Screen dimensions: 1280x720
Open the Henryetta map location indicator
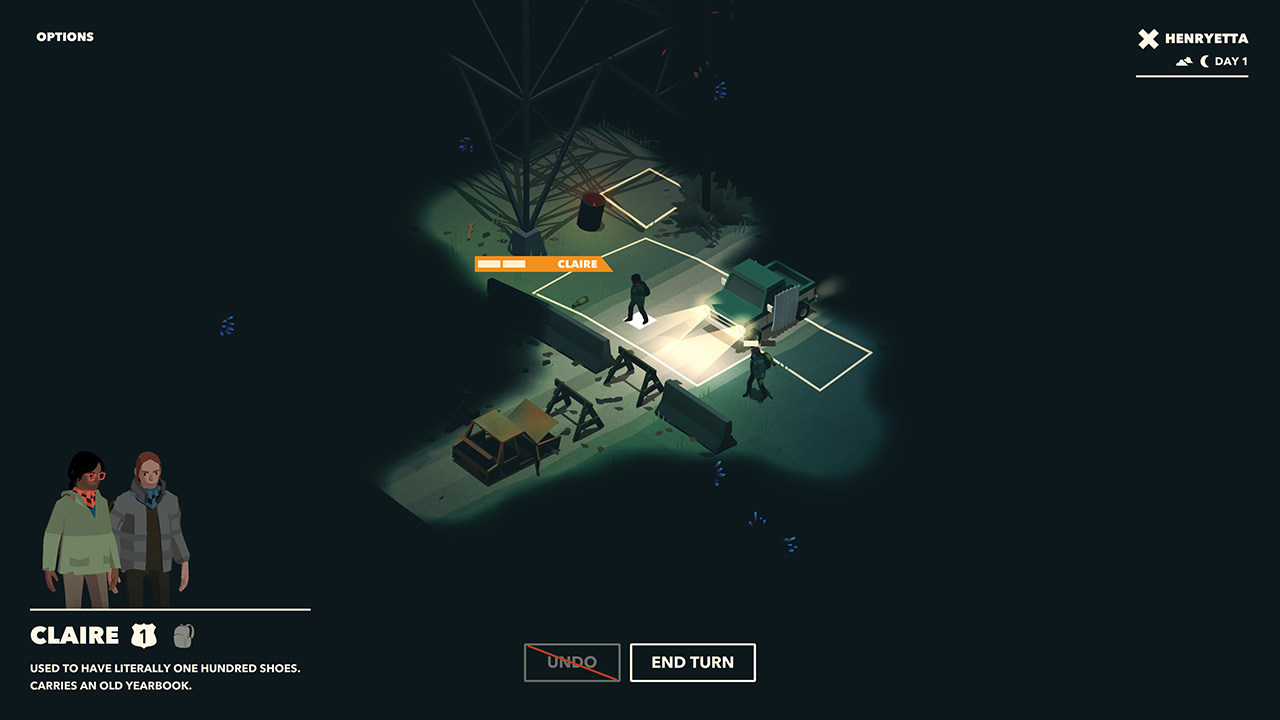(x=1193, y=40)
